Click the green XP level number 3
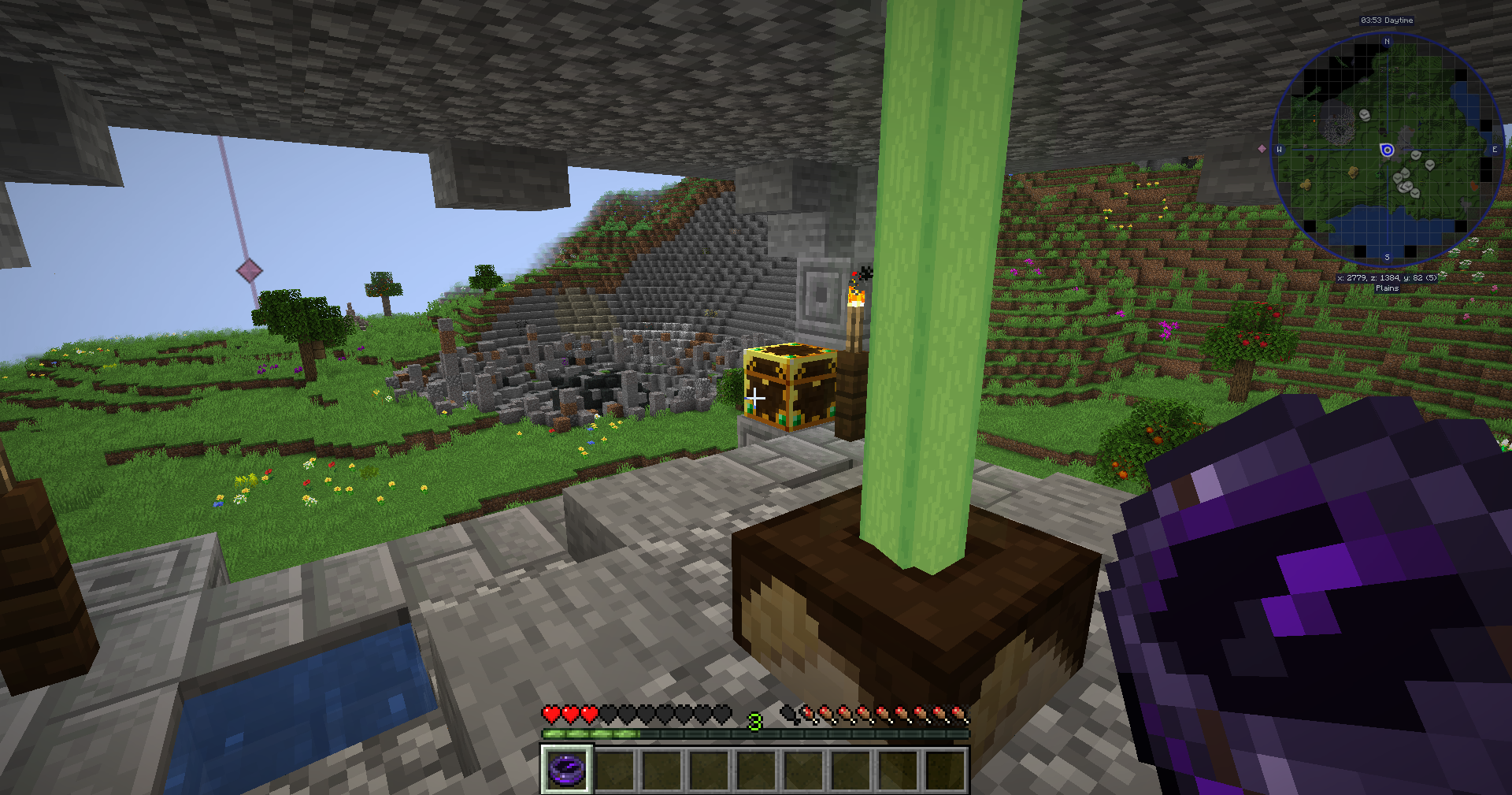1512x795 pixels. 754,719
